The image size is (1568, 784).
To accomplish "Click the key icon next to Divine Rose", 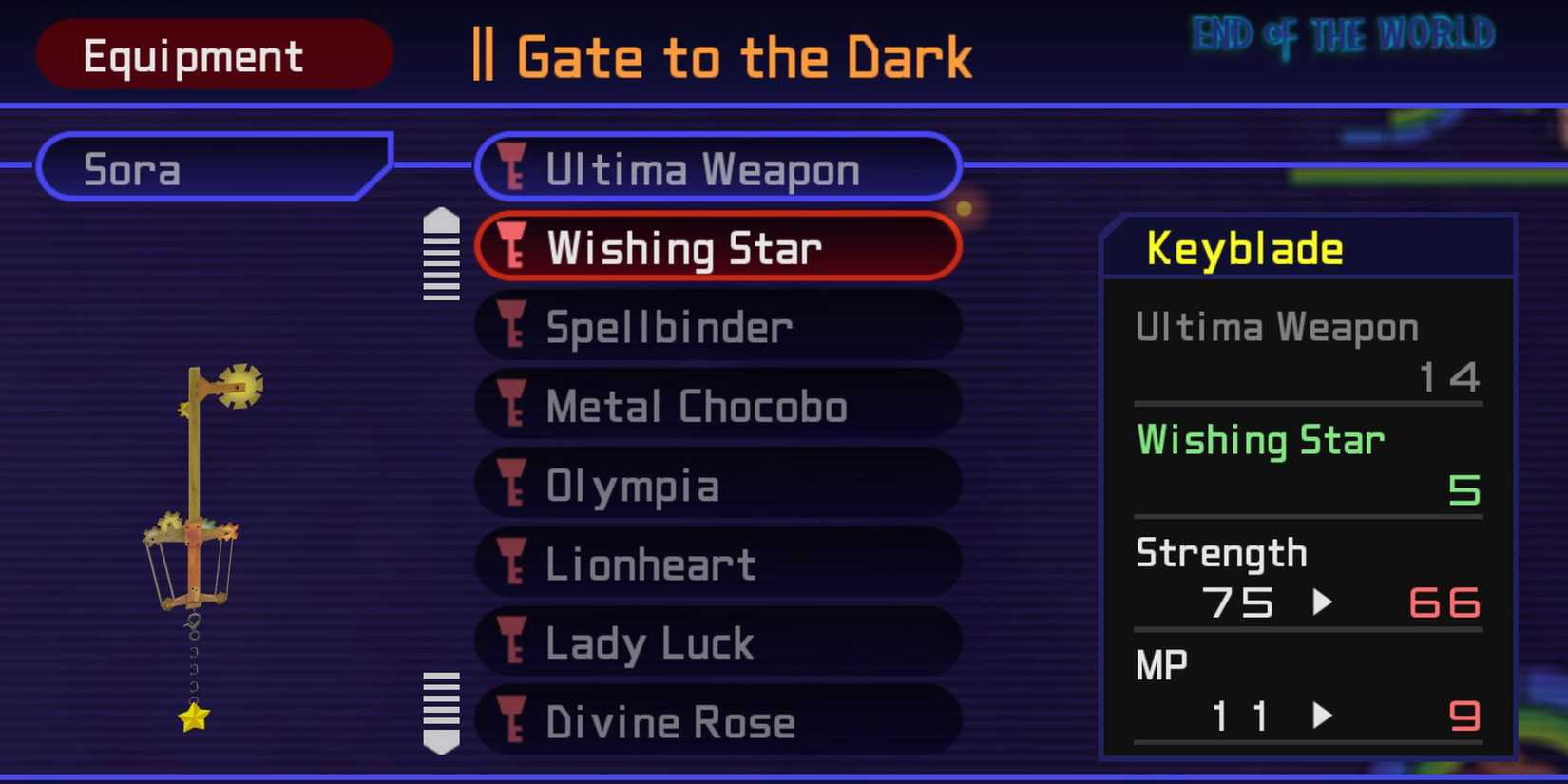I will [514, 721].
